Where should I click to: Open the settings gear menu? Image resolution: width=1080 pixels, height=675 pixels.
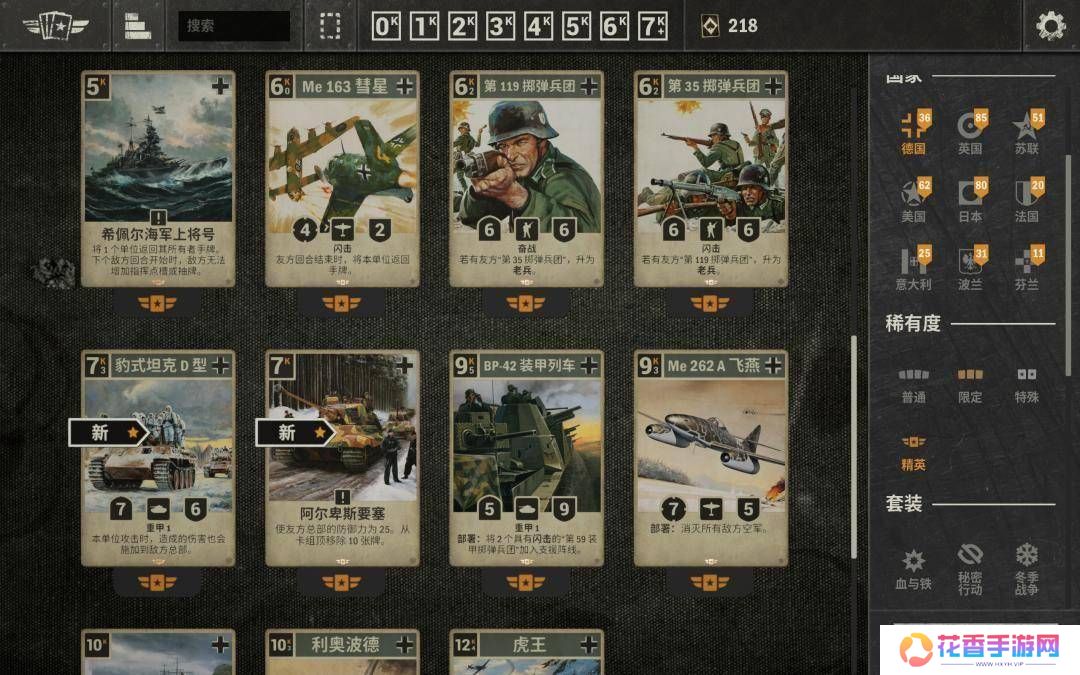[1050, 26]
